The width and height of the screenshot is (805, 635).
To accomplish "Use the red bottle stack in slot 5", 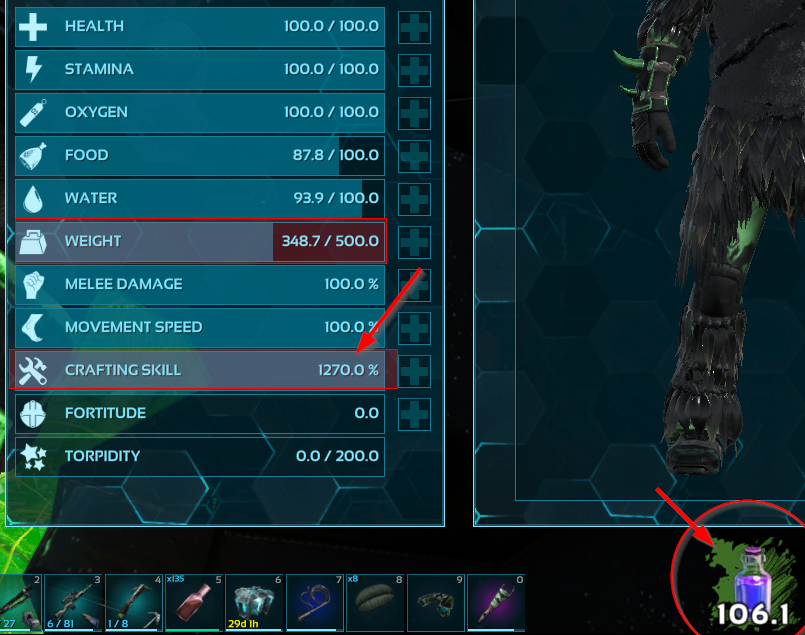I will [192, 602].
